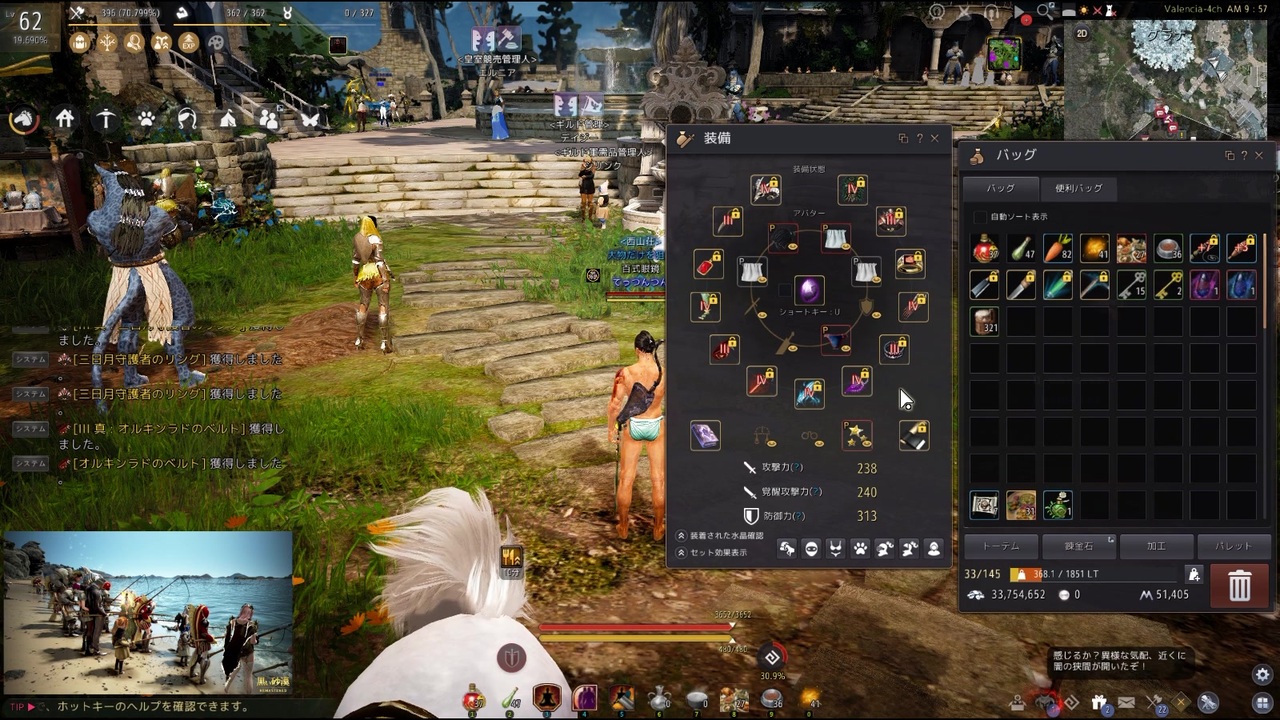Screen dimensions: 1280x720
Task: Open the horse mount icon
Action: coord(23,119)
